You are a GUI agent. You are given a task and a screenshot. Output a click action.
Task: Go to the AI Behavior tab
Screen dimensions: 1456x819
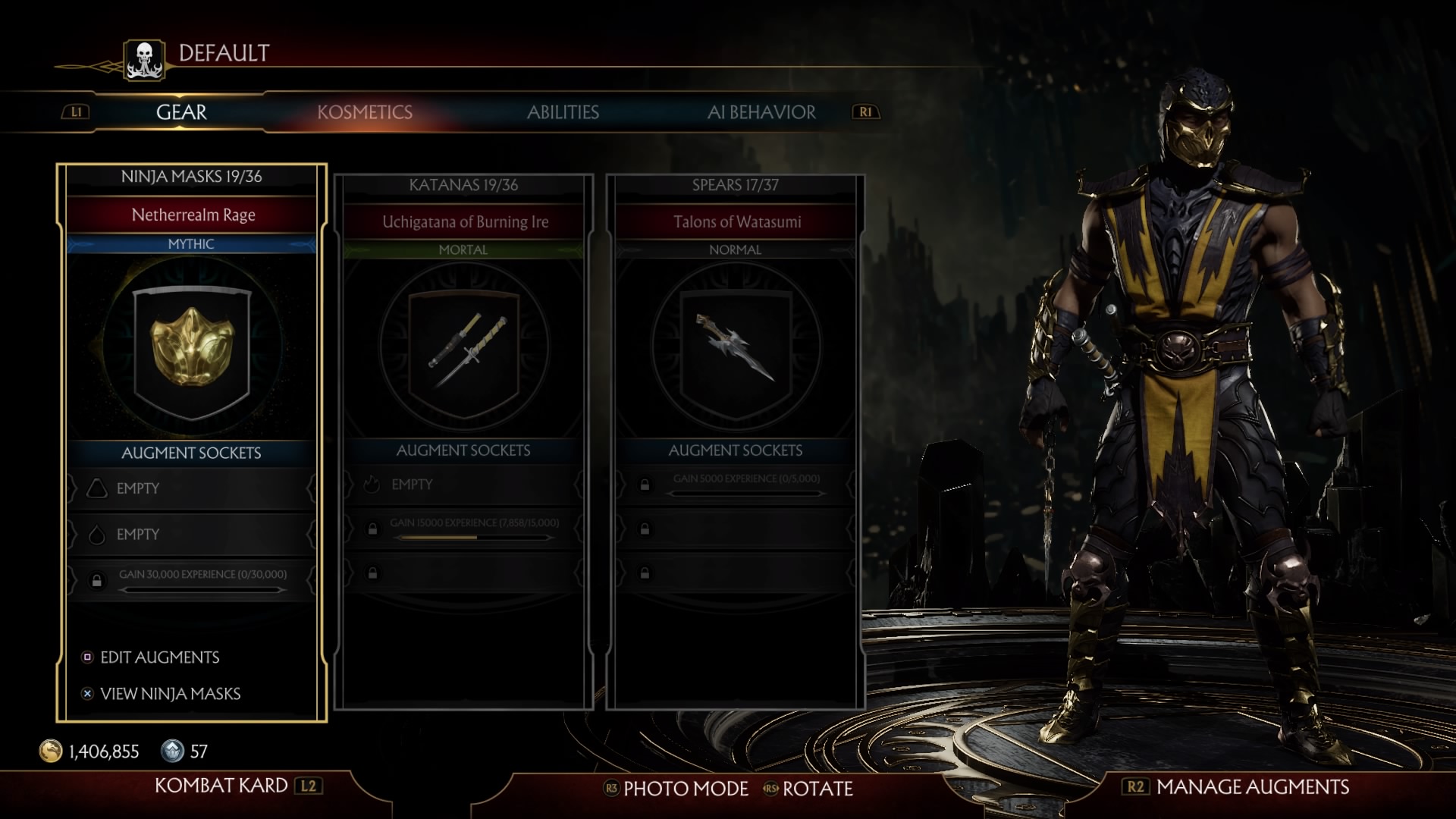click(761, 112)
